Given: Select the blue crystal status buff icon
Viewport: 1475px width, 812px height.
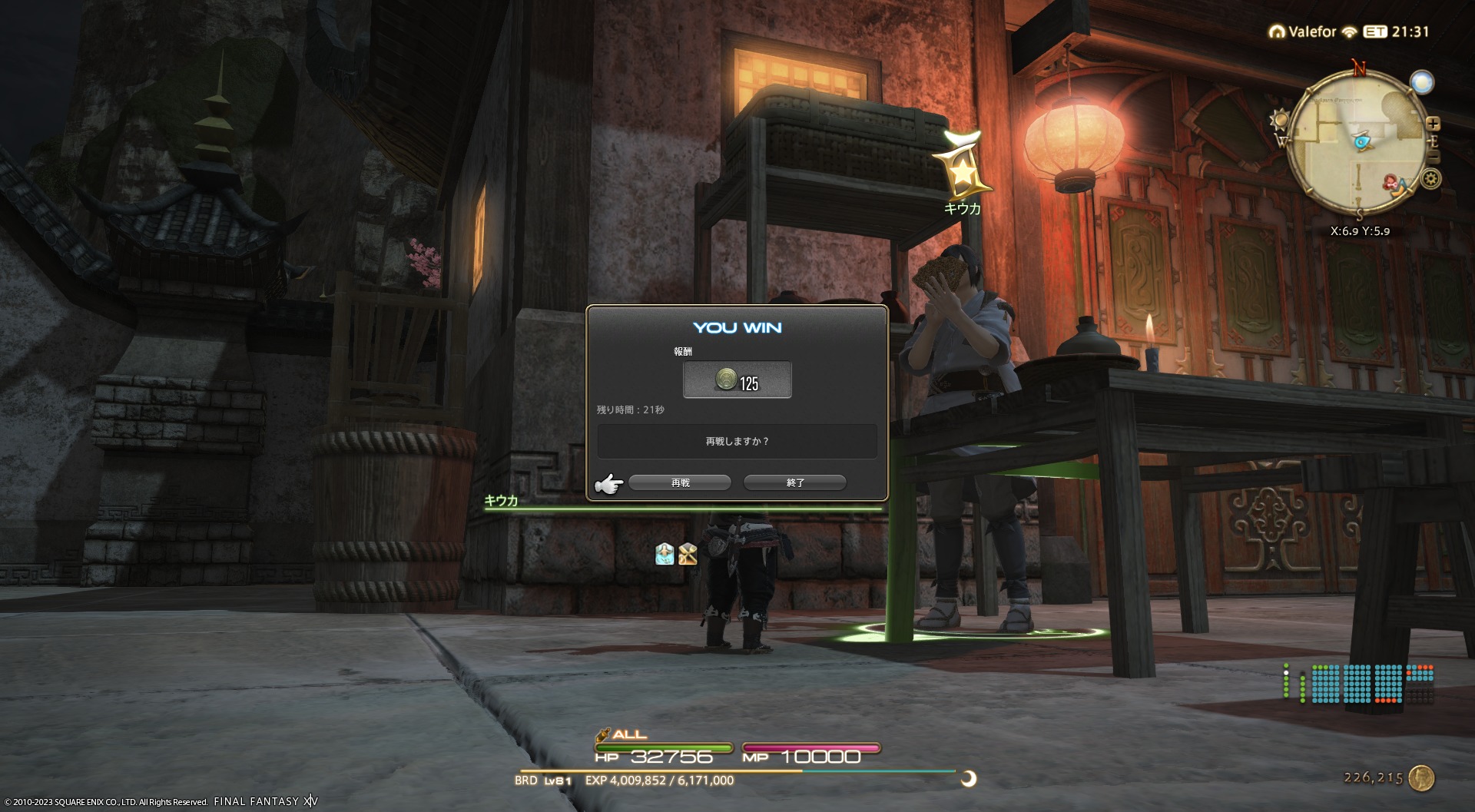Looking at the screenshot, I should click(x=665, y=554).
